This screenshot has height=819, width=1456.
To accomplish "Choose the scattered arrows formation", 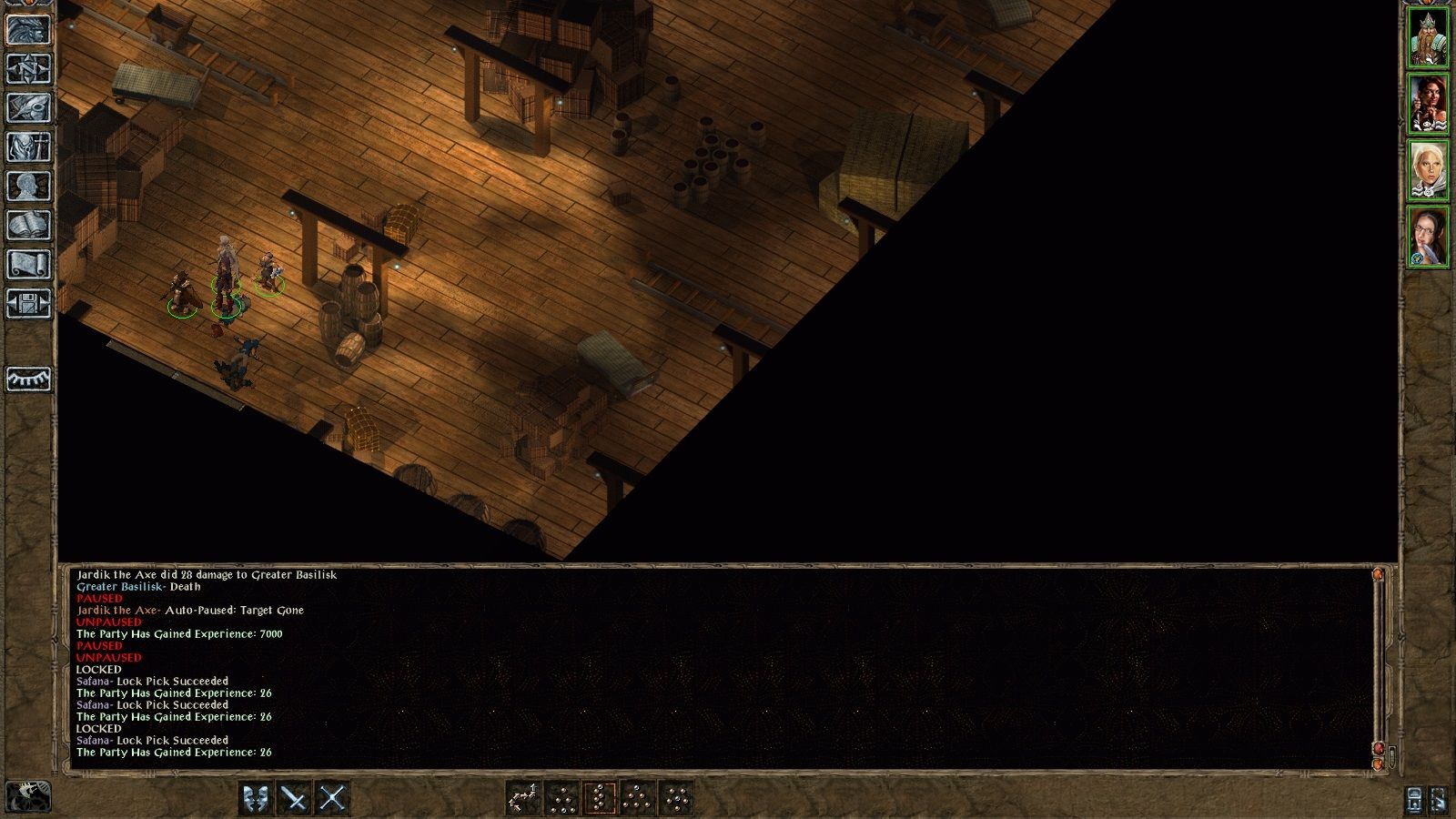I will click(x=525, y=798).
